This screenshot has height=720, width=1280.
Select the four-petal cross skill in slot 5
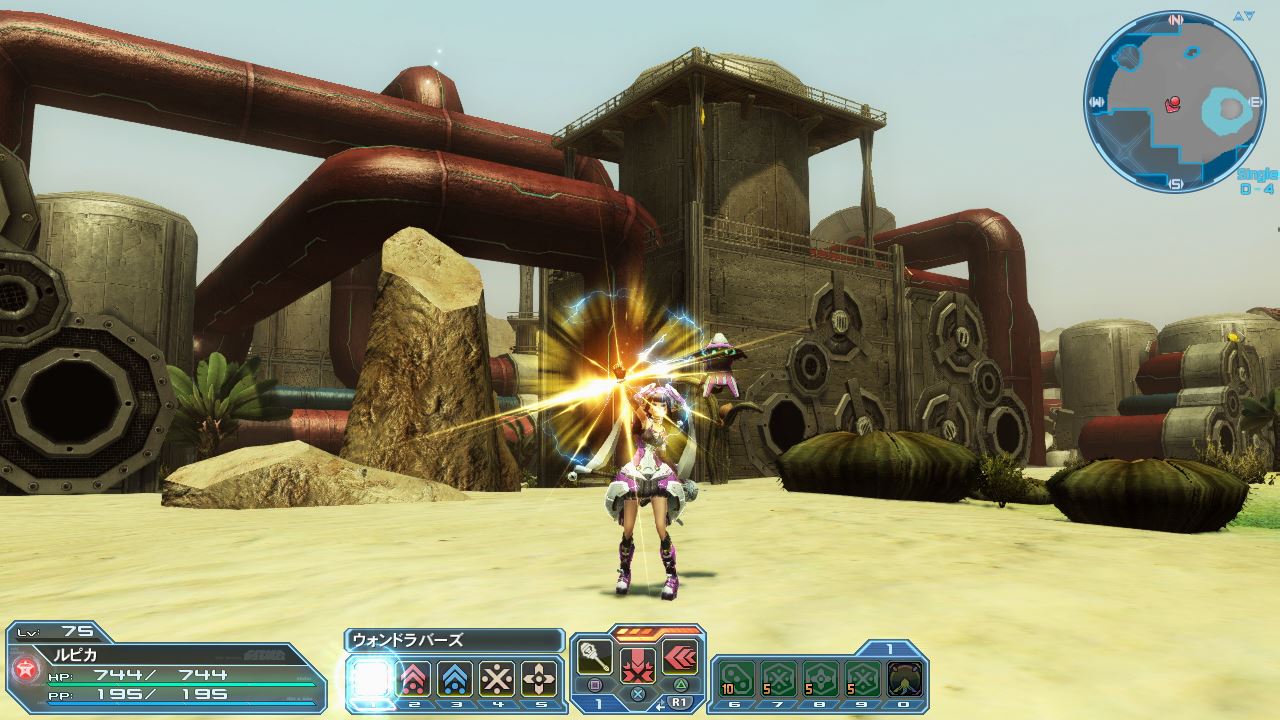coord(540,680)
